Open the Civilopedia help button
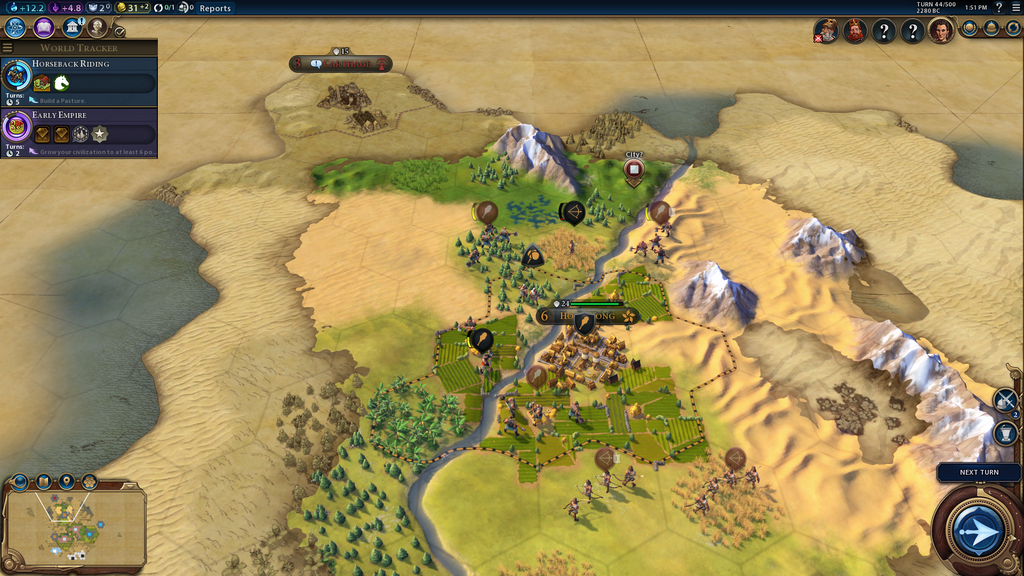 click(x=998, y=8)
